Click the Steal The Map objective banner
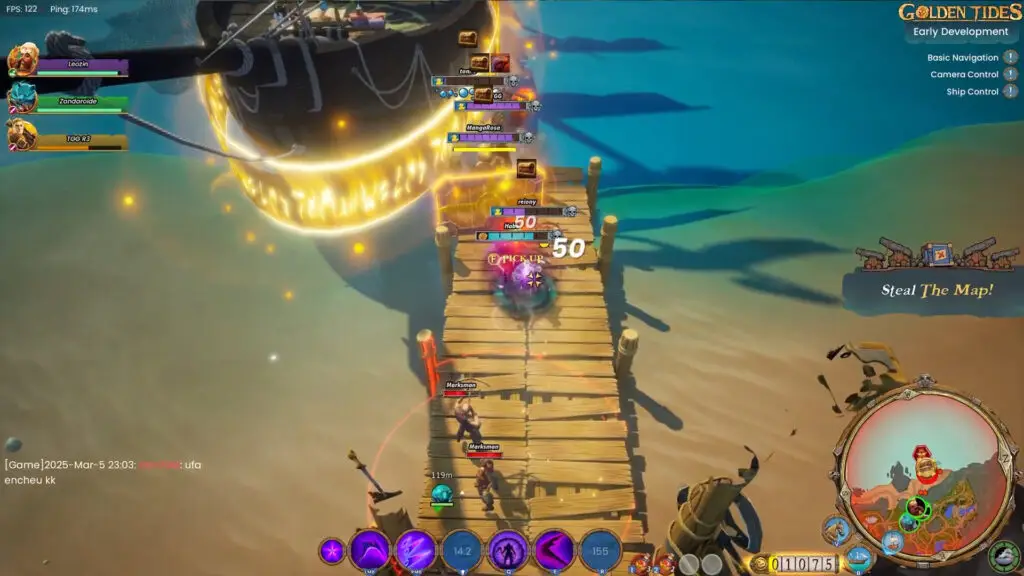Screen dimensions: 1024x576 tap(937, 290)
